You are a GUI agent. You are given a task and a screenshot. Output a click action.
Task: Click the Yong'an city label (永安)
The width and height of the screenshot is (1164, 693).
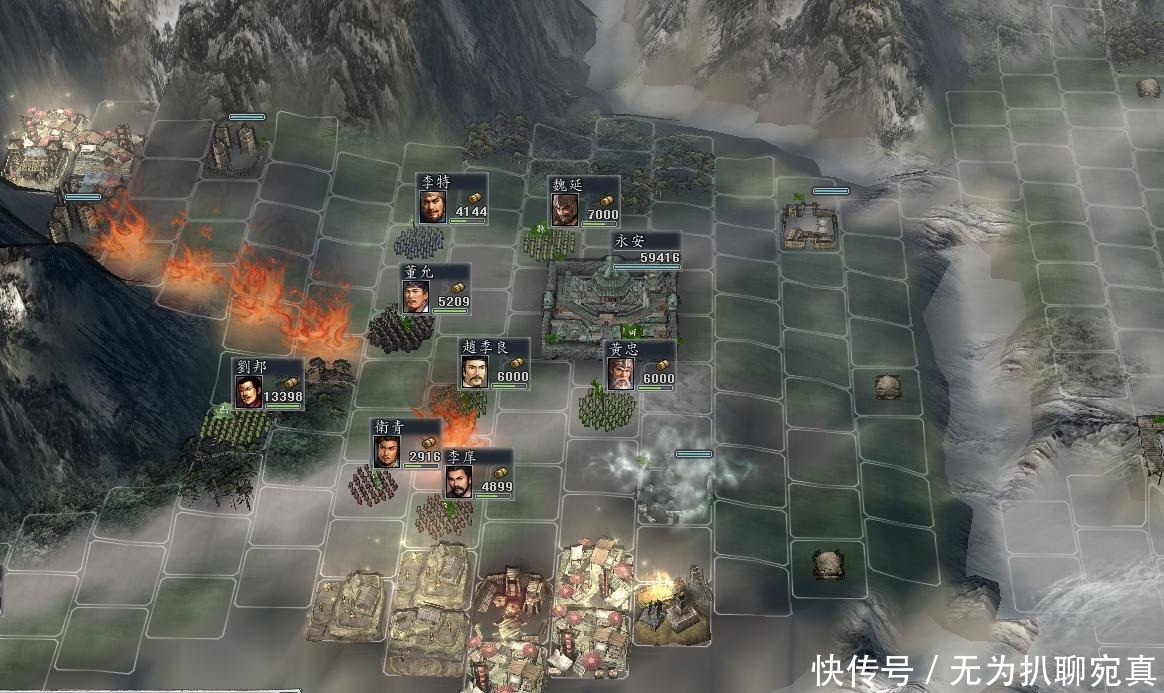[x=646, y=250]
